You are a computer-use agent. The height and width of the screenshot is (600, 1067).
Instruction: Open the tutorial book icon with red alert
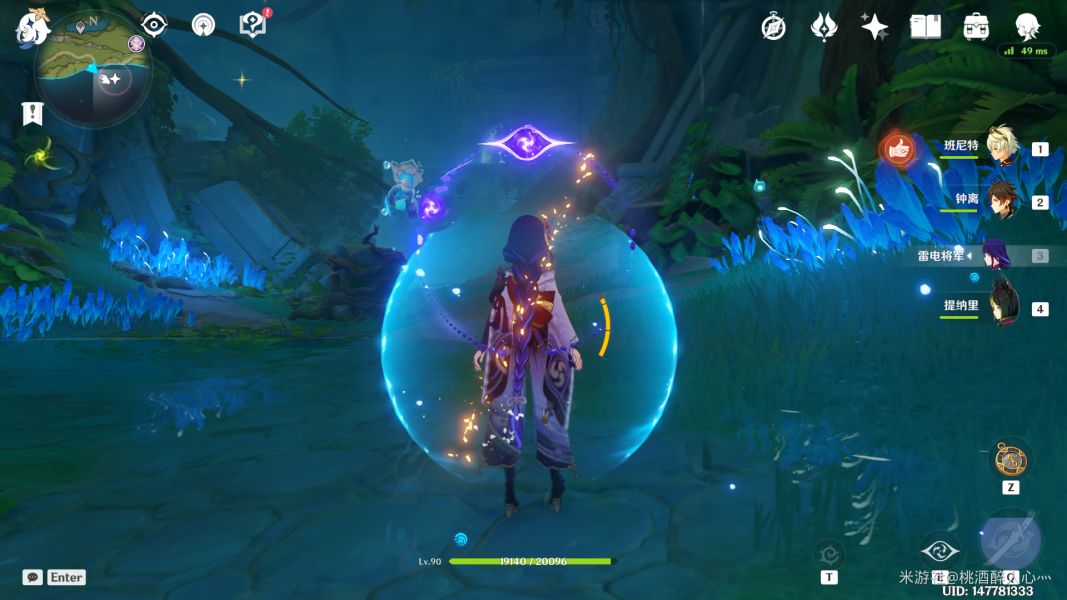click(x=253, y=24)
